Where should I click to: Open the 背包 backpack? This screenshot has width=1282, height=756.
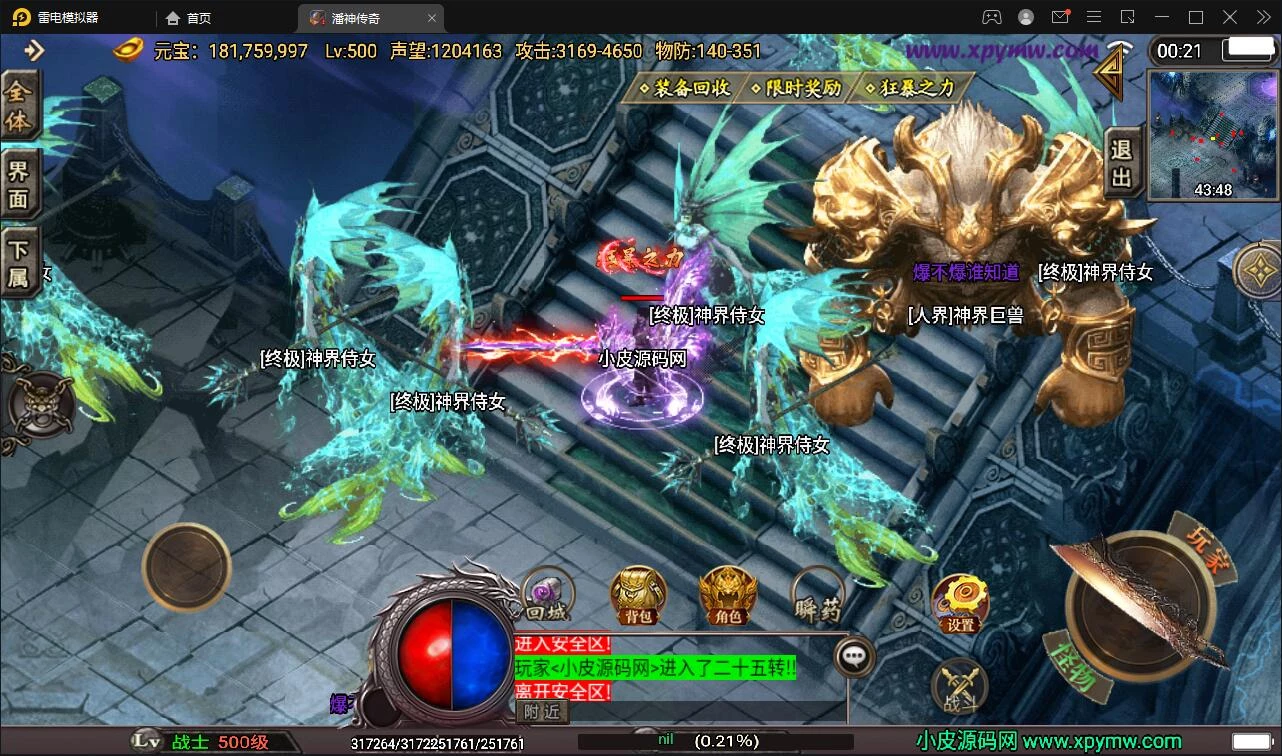638,596
